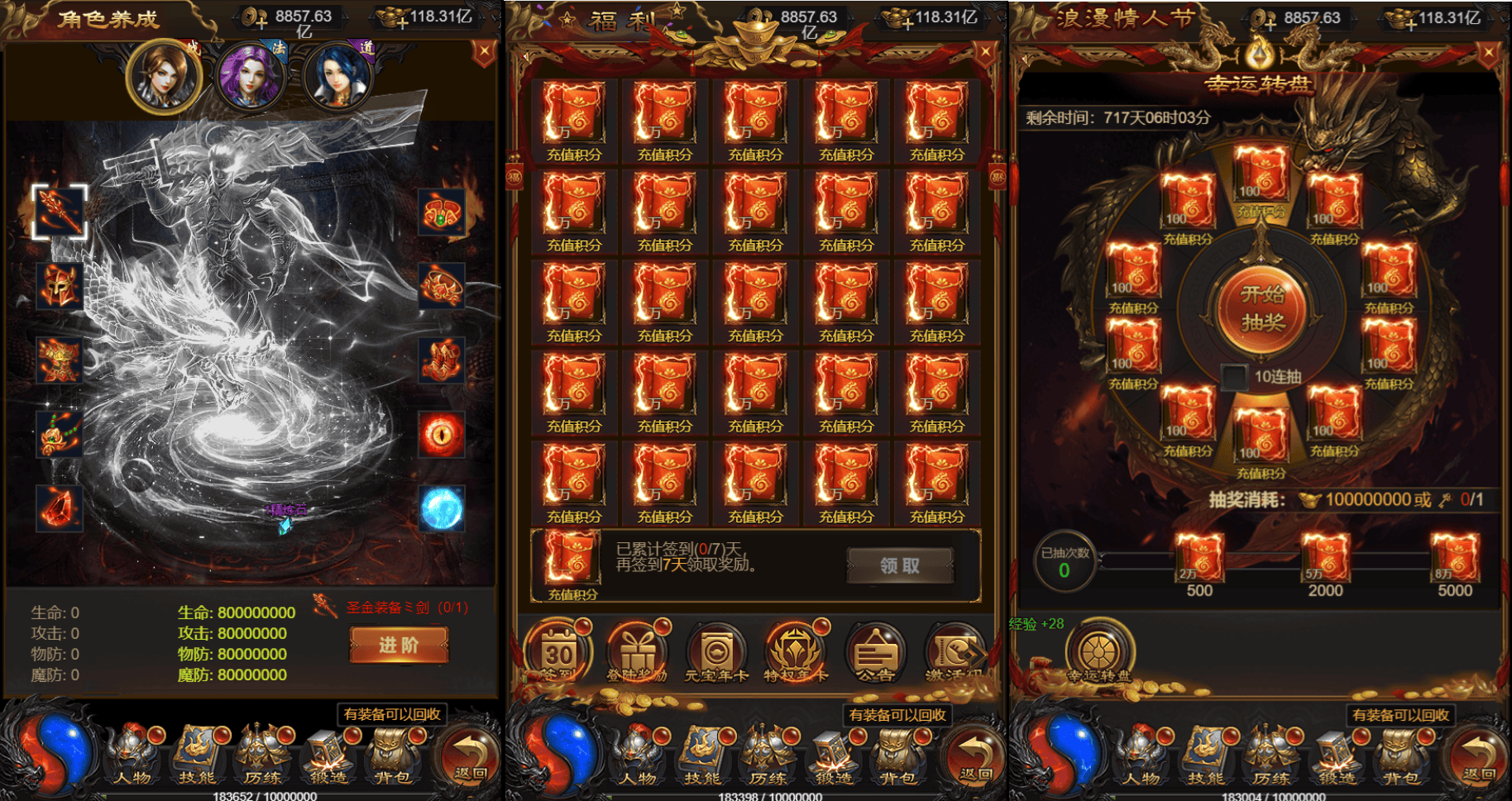Select the red boots equipment slot
The height and width of the screenshot is (801, 1512).
pos(442,360)
